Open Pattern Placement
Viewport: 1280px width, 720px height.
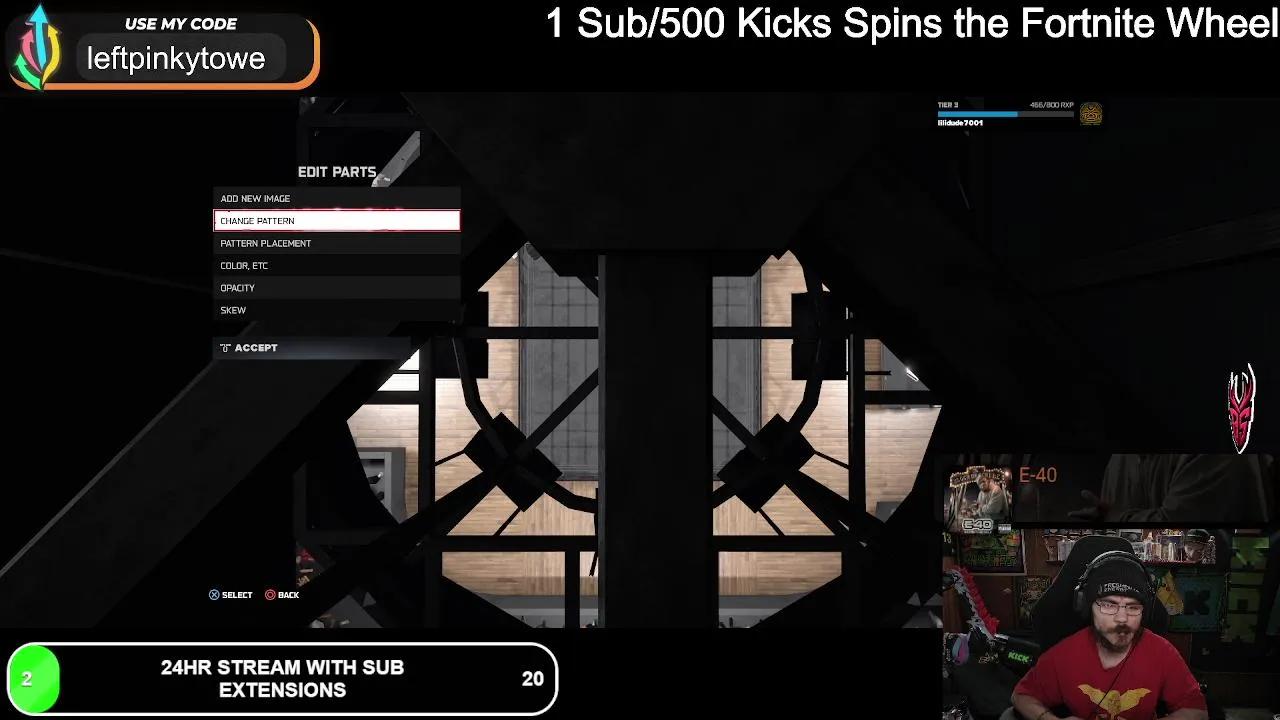(336, 243)
